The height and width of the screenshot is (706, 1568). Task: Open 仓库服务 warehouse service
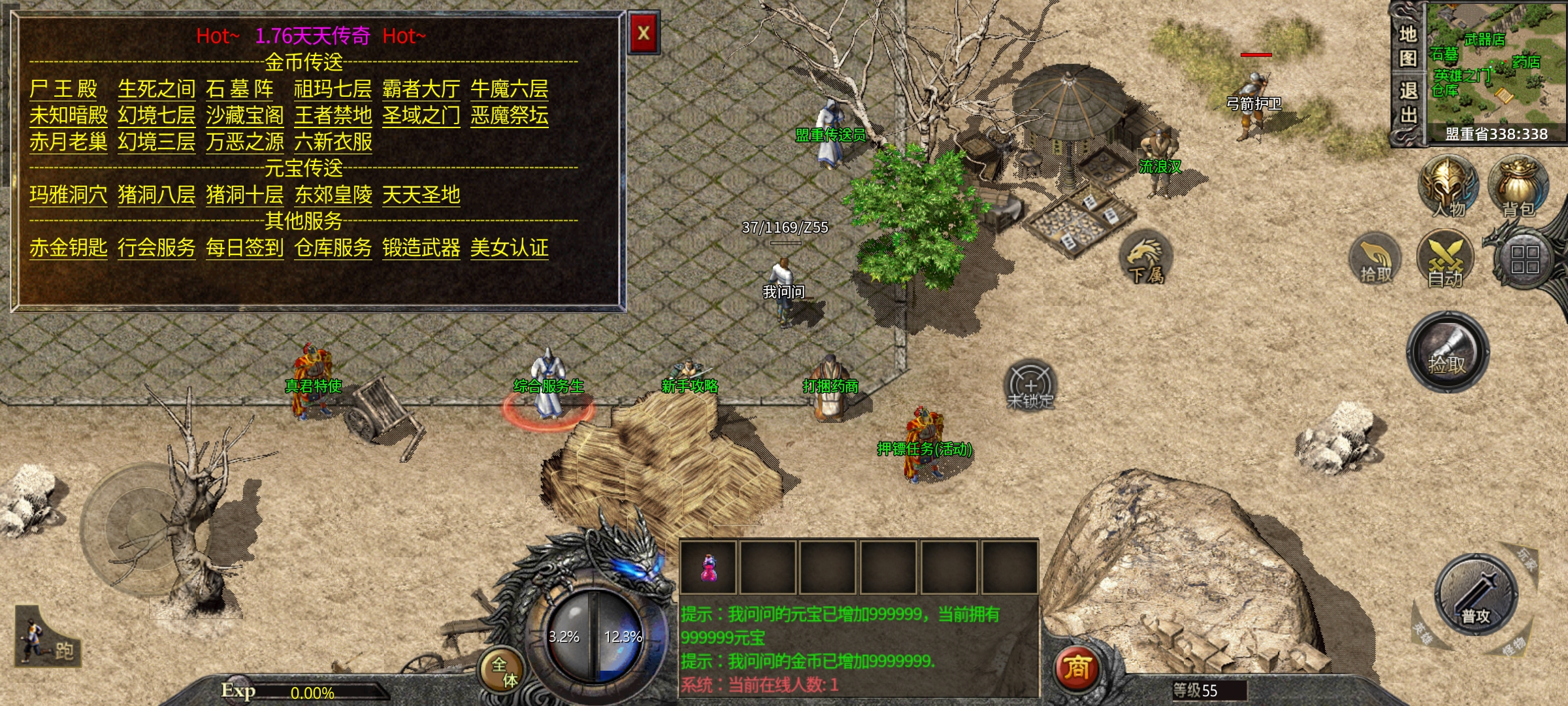(x=333, y=248)
